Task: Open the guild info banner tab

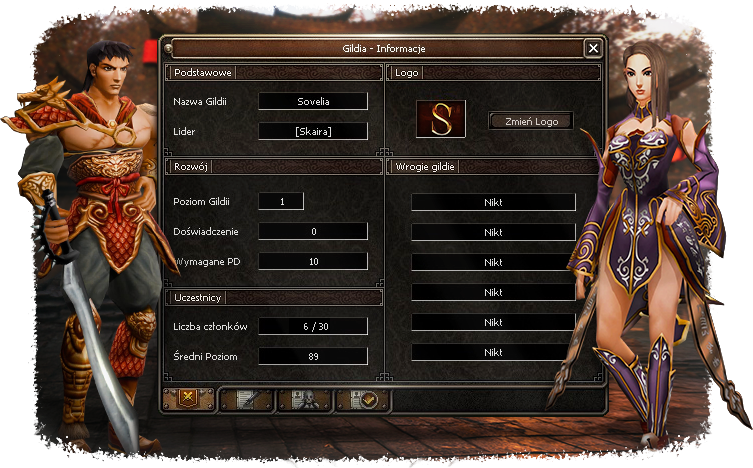Action: pos(188,400)
